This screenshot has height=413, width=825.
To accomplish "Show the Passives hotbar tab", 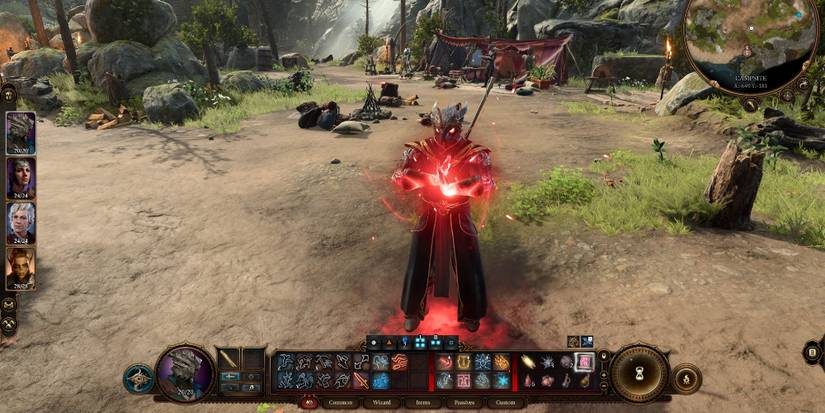I will point(464,402).
